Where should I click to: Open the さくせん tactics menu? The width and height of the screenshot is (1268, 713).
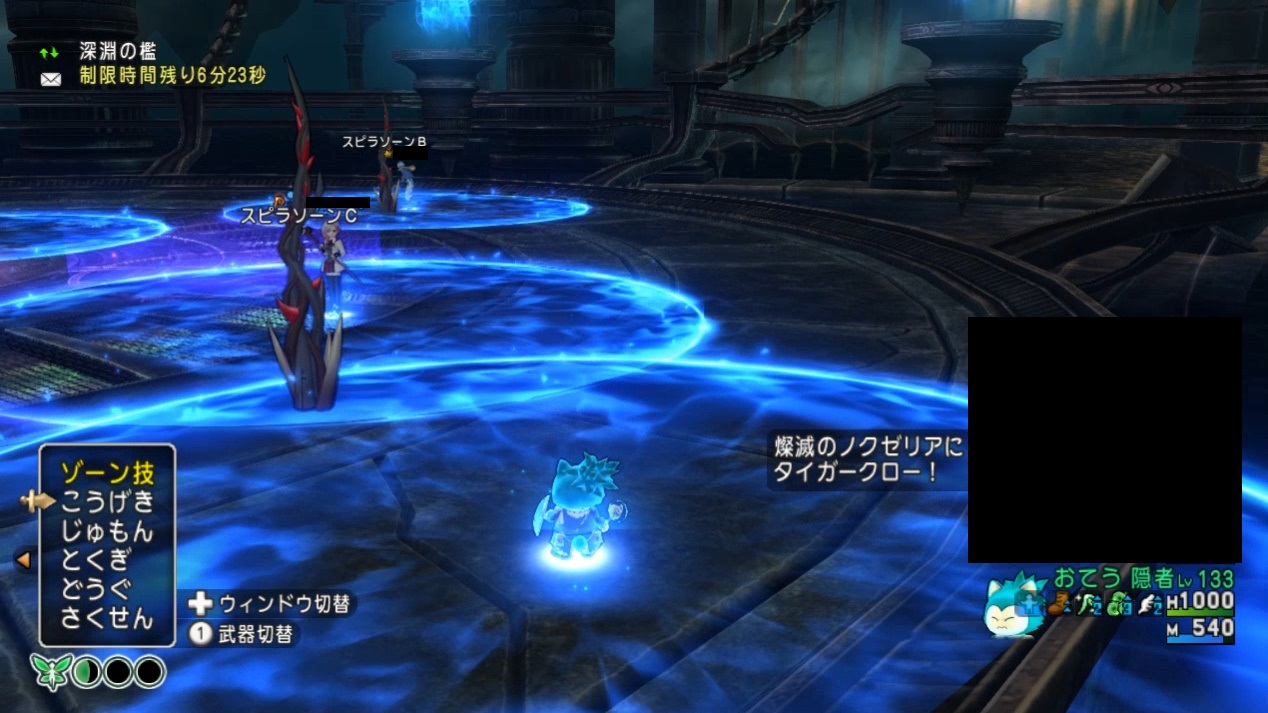(x=107, y=618)
